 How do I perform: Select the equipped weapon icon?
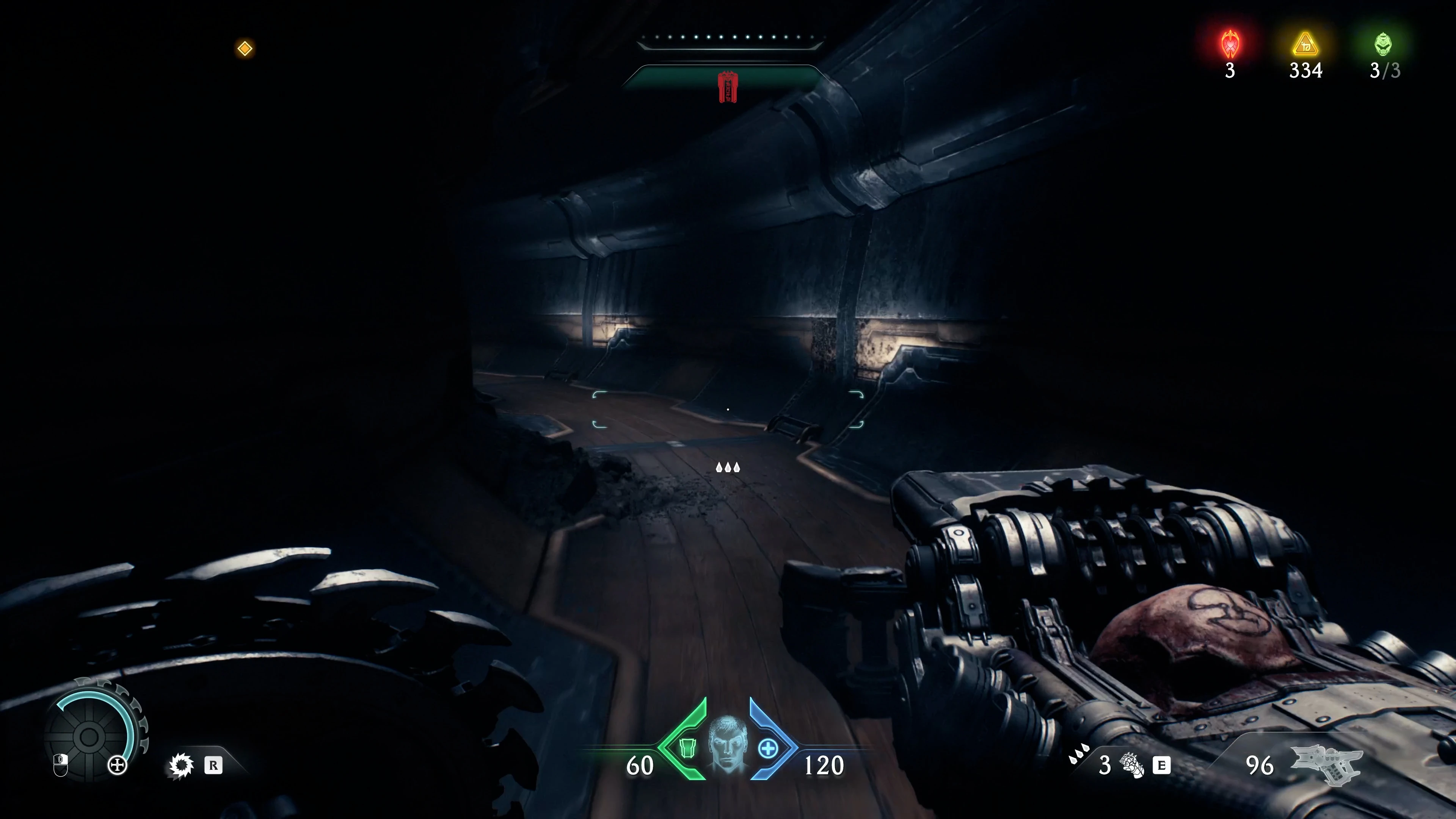tap(1326, 765)
